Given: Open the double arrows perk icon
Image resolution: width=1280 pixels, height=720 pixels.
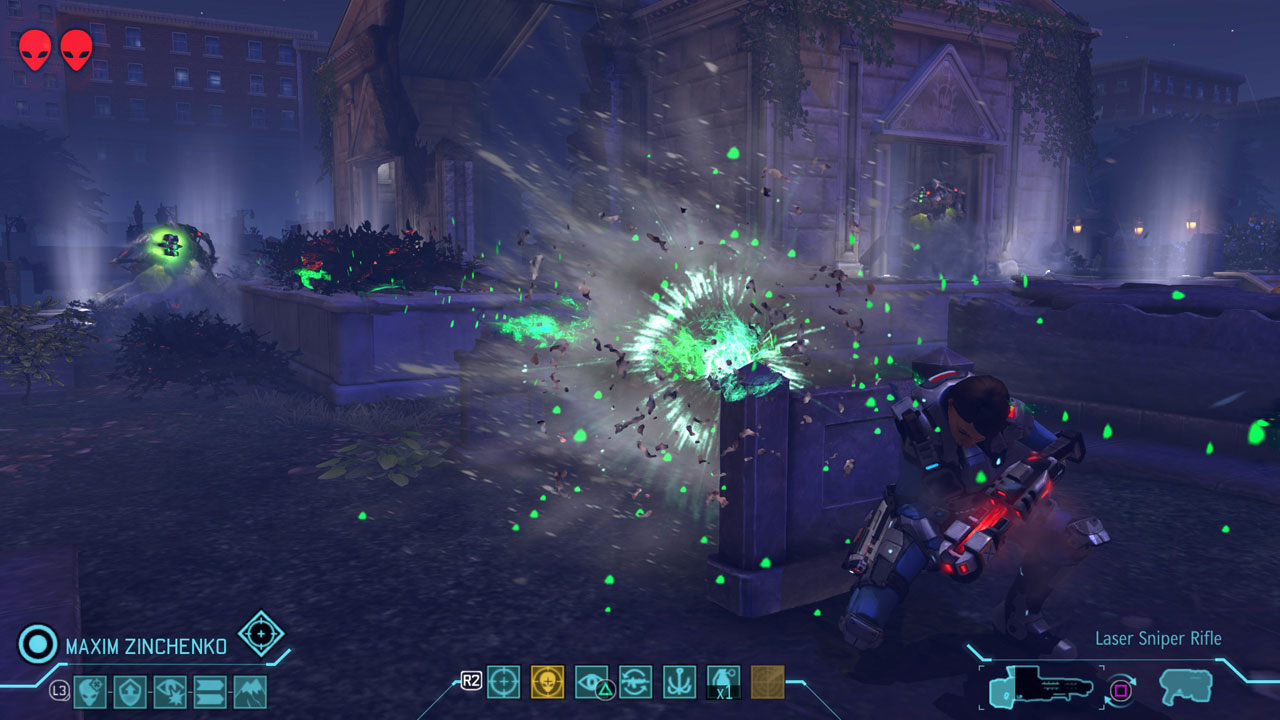Looking at the screenshot, I should click(x=210, y=691).
